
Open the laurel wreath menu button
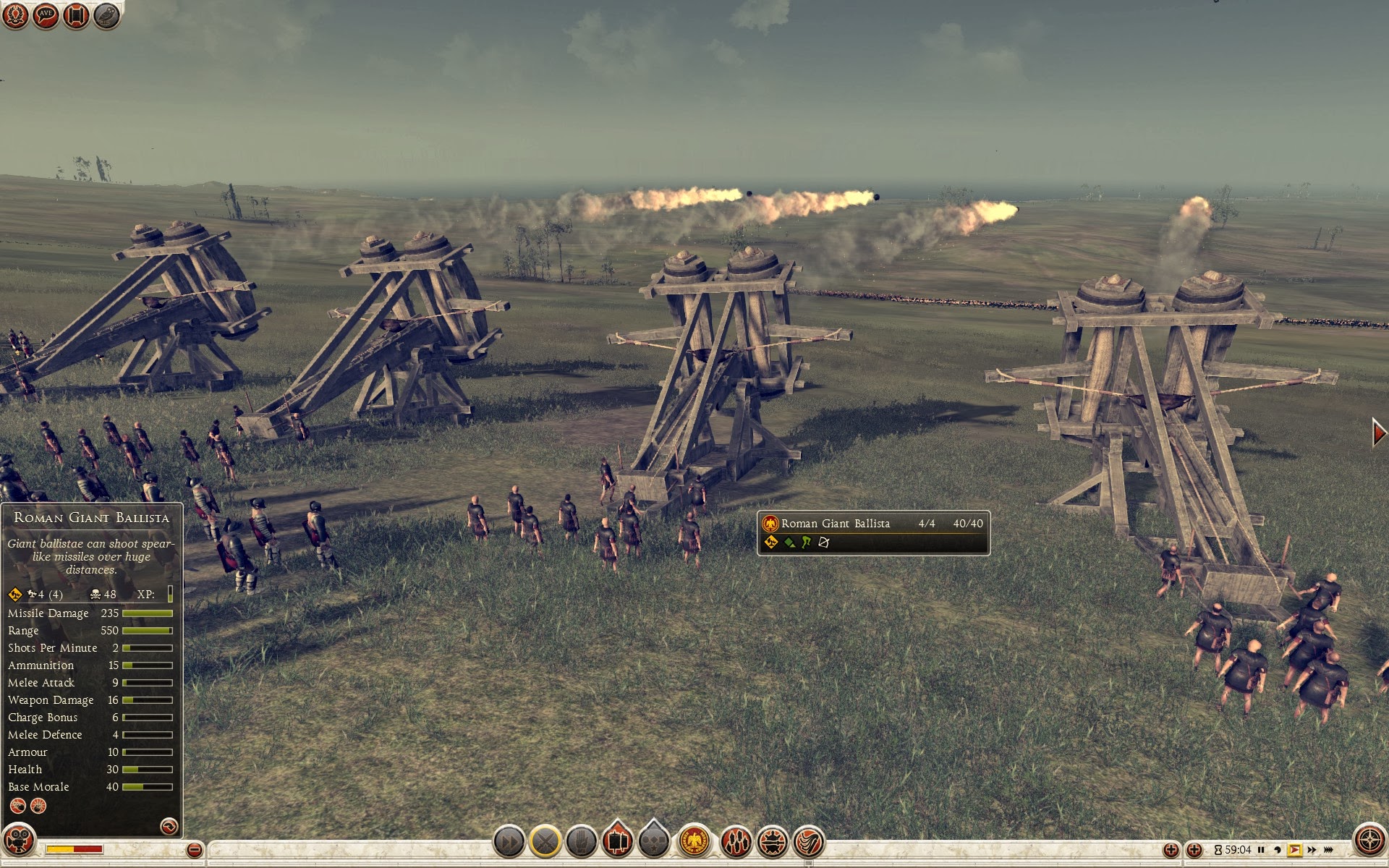pos(15,15)
